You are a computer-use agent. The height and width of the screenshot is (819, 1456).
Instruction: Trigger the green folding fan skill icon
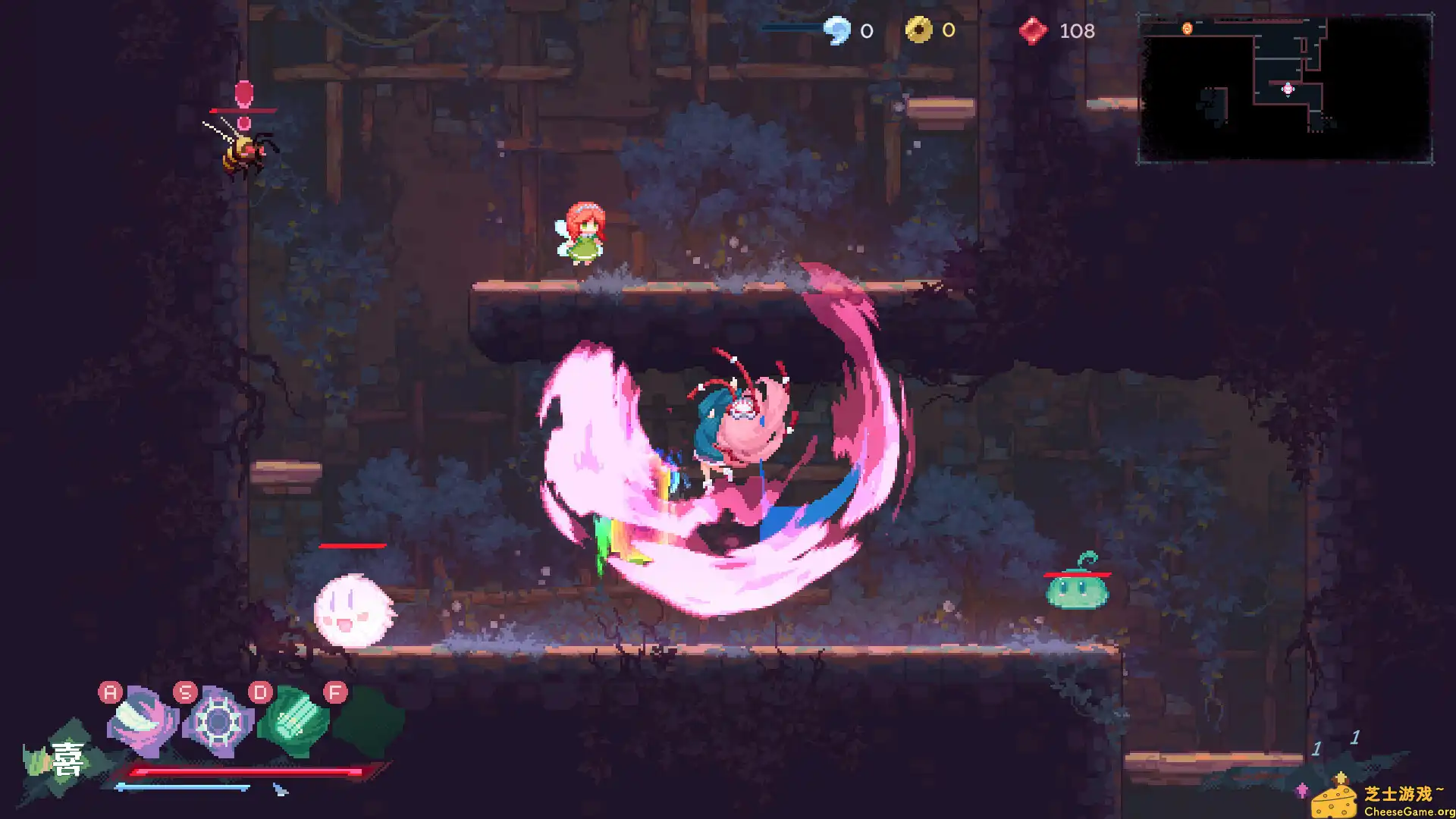click(293, 721)
